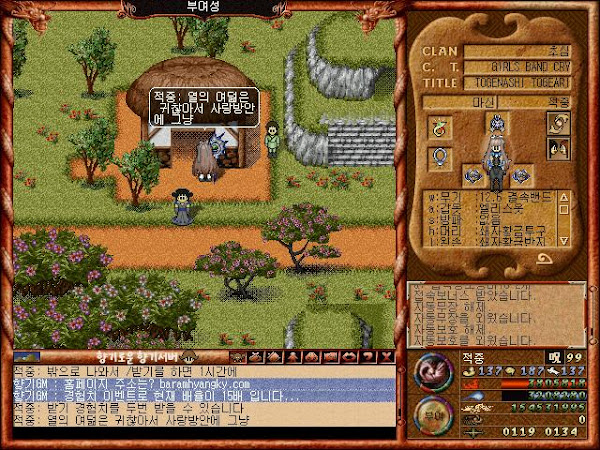
Task: Click the system message log panel
Action: click(x=497, y=313)
